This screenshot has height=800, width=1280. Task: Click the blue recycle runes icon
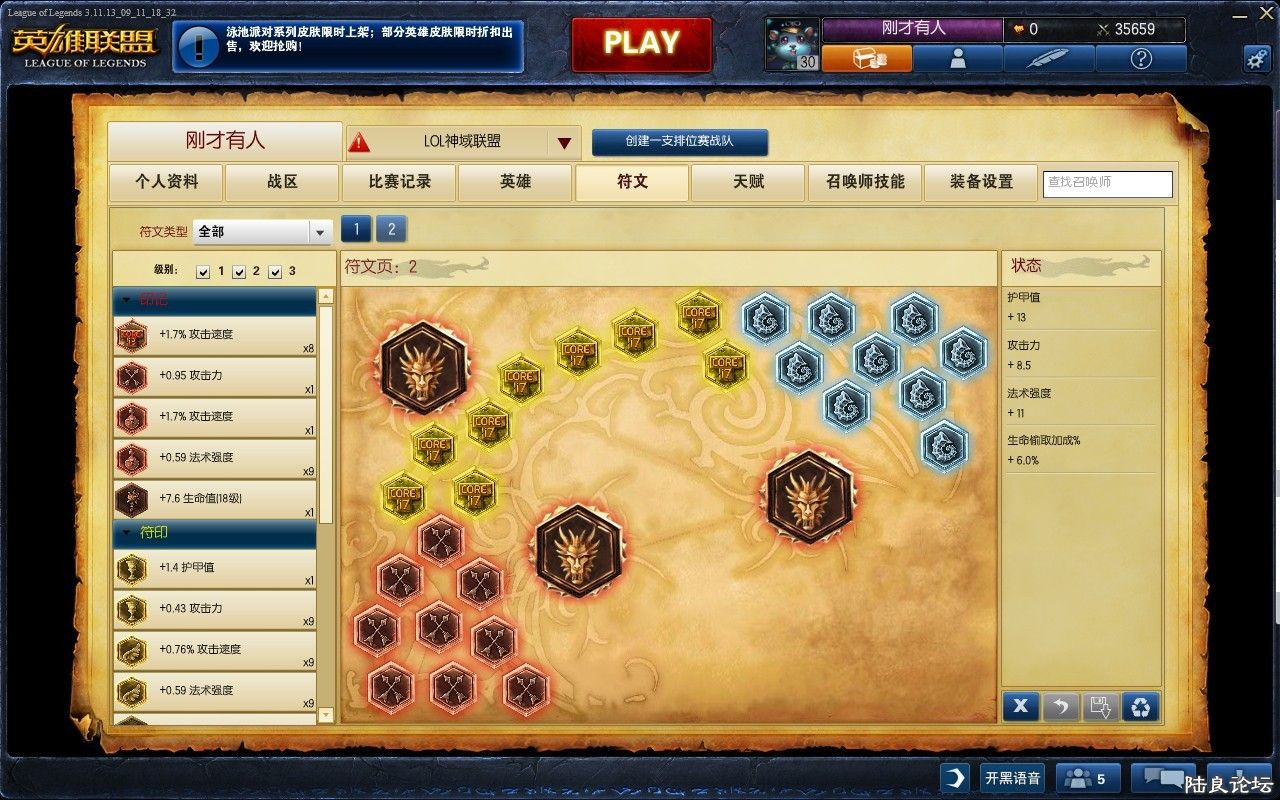pyautogui.click(x=1143, y=706)
